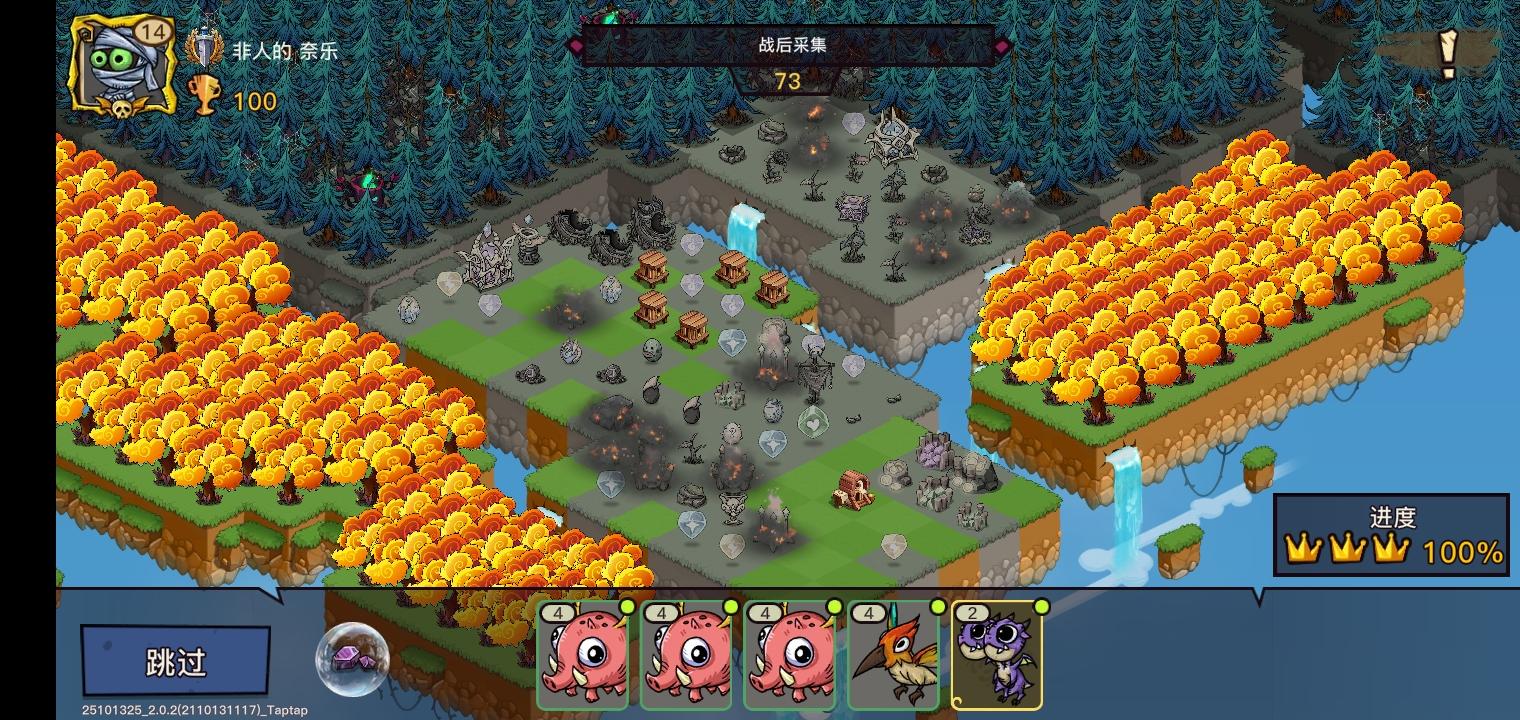Image resolution: width=1520 pixels, height=720 pixels.
Task: Click the counter showing 73
Action: point(787,81)
